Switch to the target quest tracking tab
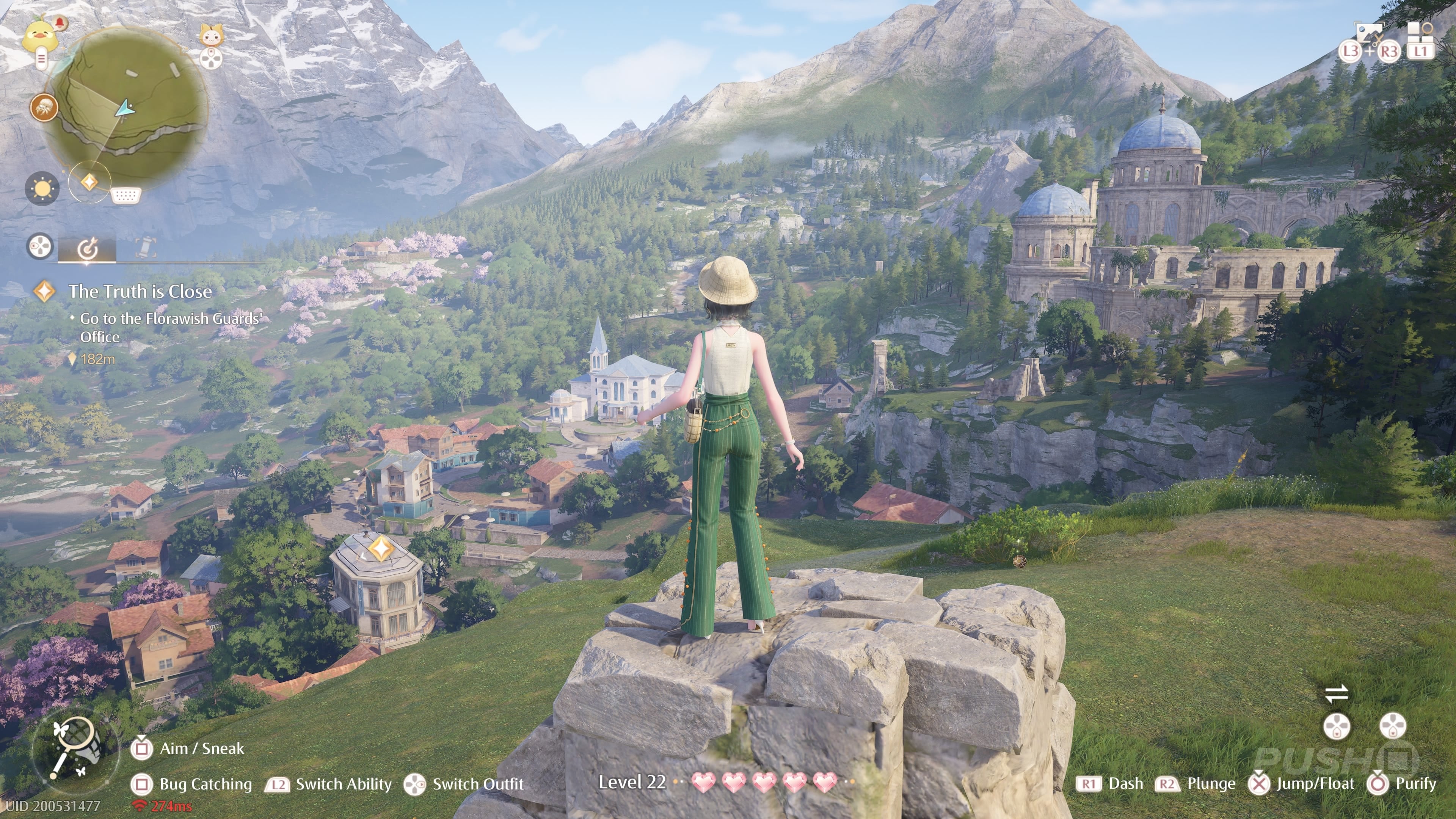 (x=88, y=248)
